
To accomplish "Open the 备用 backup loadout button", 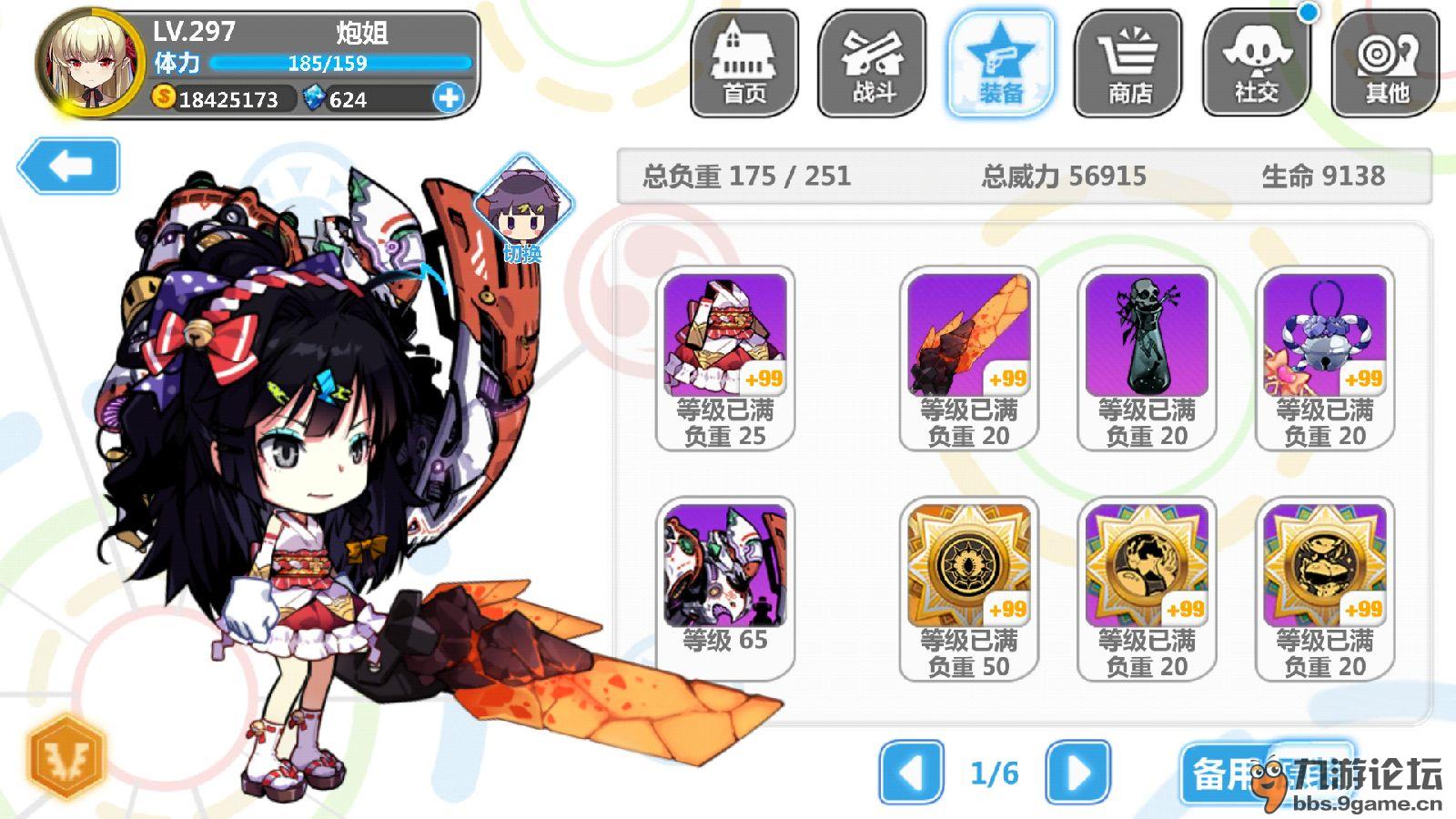I will (1228, 773).
